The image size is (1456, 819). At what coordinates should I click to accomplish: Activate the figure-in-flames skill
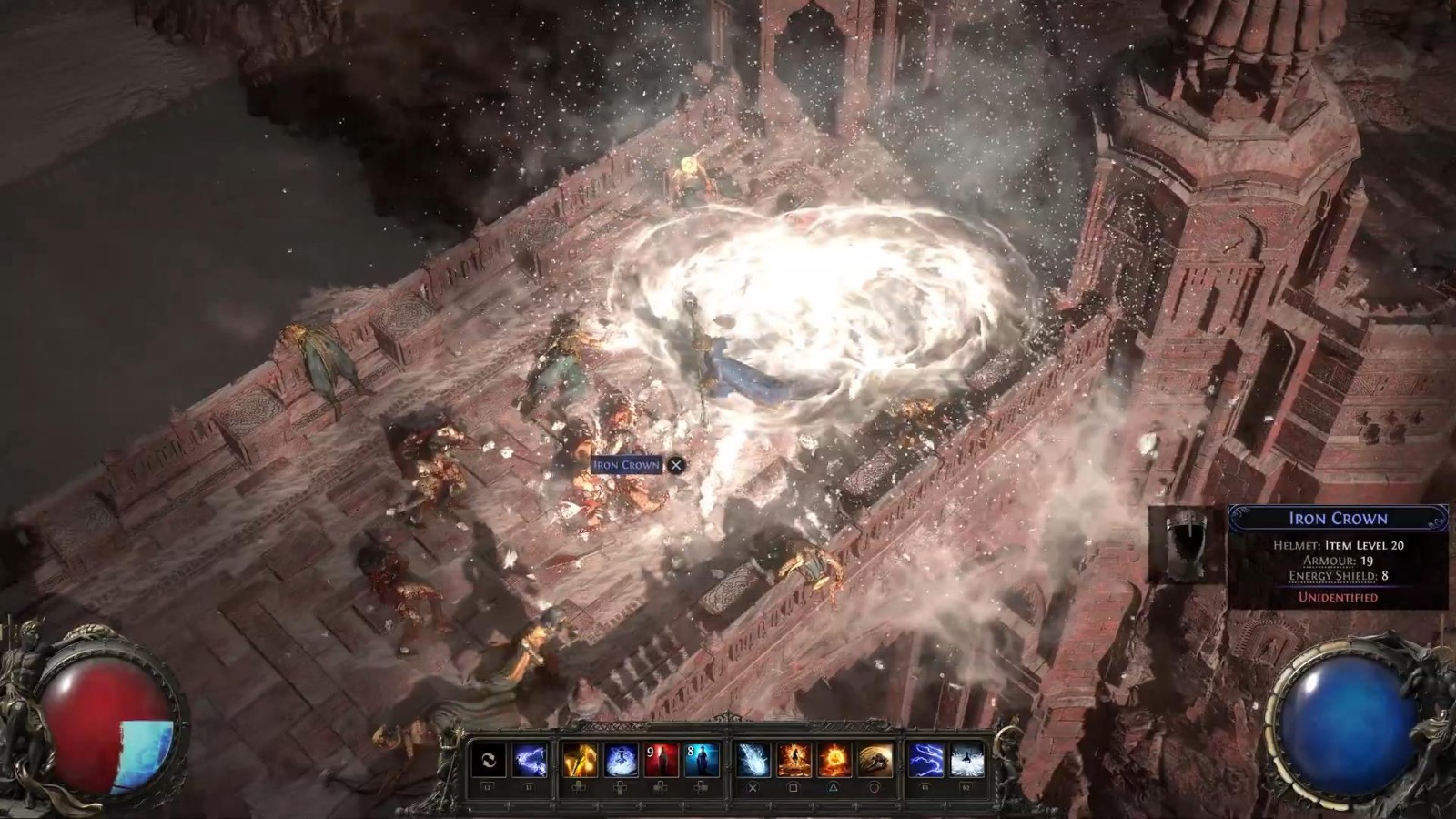(x=794, y=761)
